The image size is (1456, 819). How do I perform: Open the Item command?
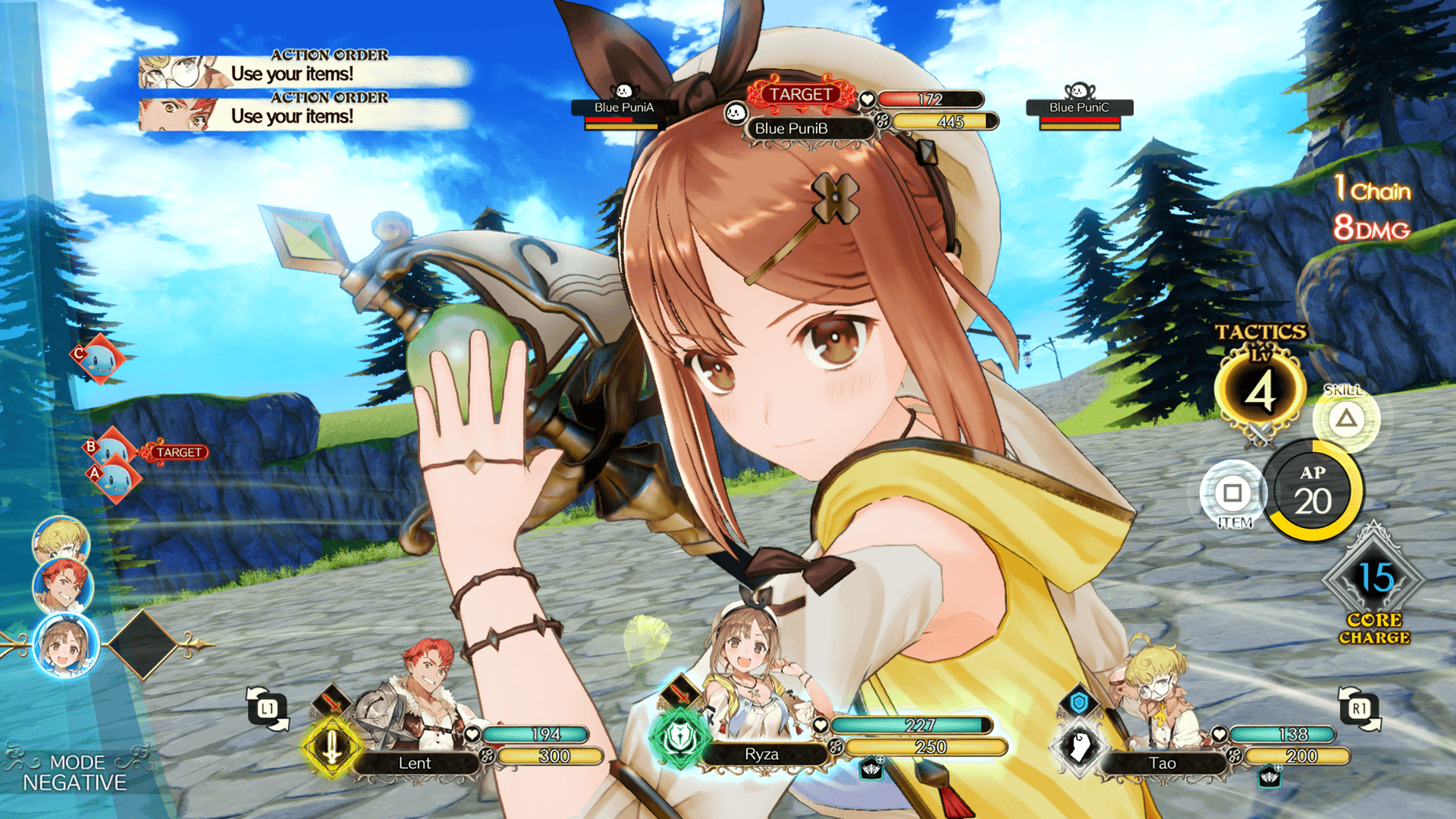1233,494
